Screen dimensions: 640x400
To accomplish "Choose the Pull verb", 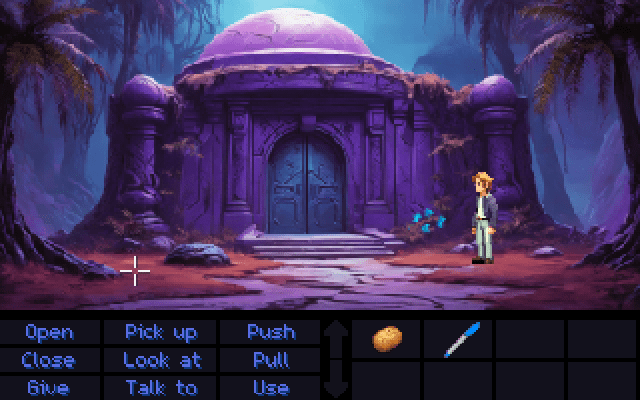I will click(x=271, y=360).
